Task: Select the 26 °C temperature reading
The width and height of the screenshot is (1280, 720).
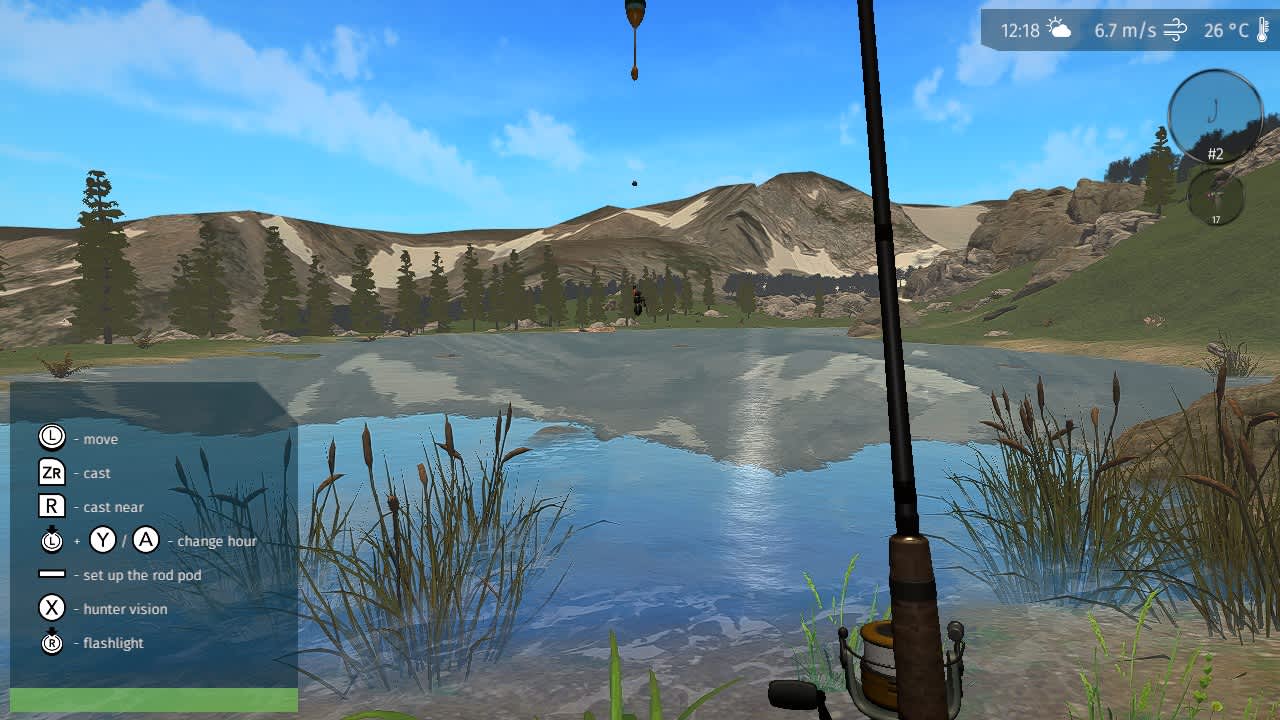Action: [1226, 30]
